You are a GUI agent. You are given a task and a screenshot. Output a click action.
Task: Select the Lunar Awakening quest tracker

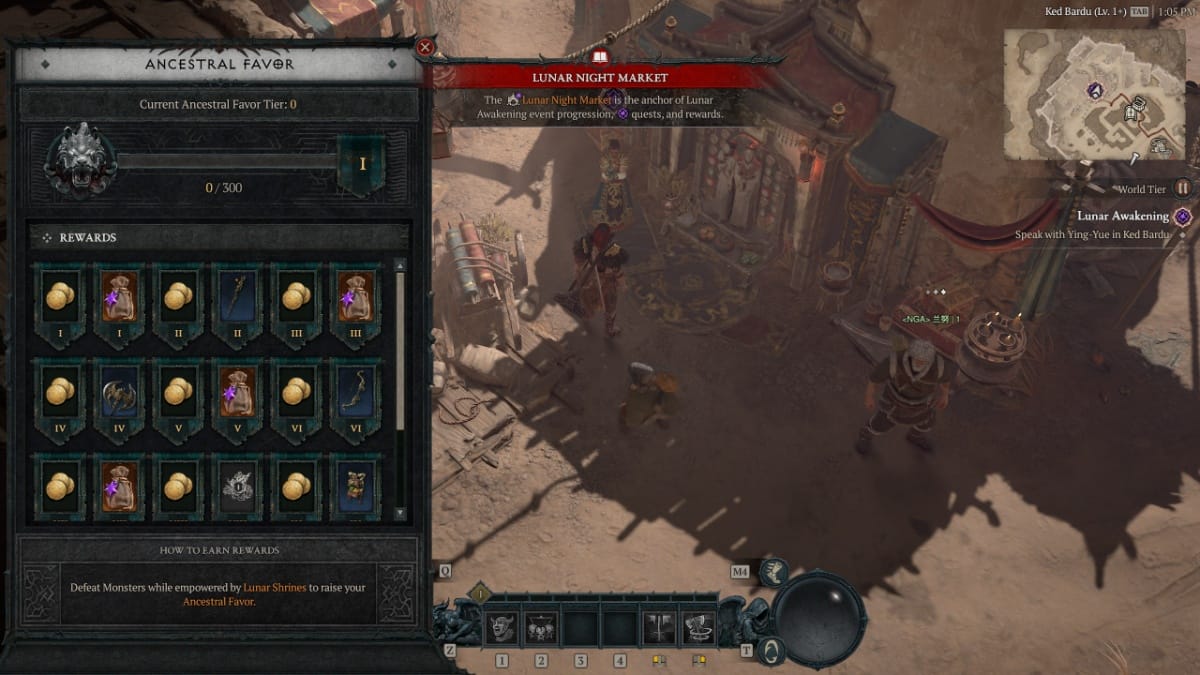1122,216
